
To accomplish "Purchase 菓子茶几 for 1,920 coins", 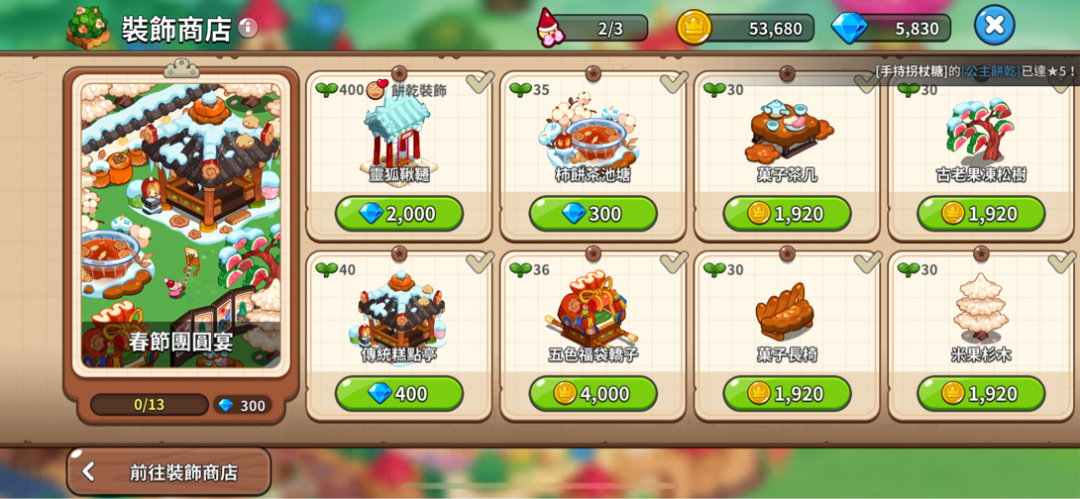I will click(787, 214).
